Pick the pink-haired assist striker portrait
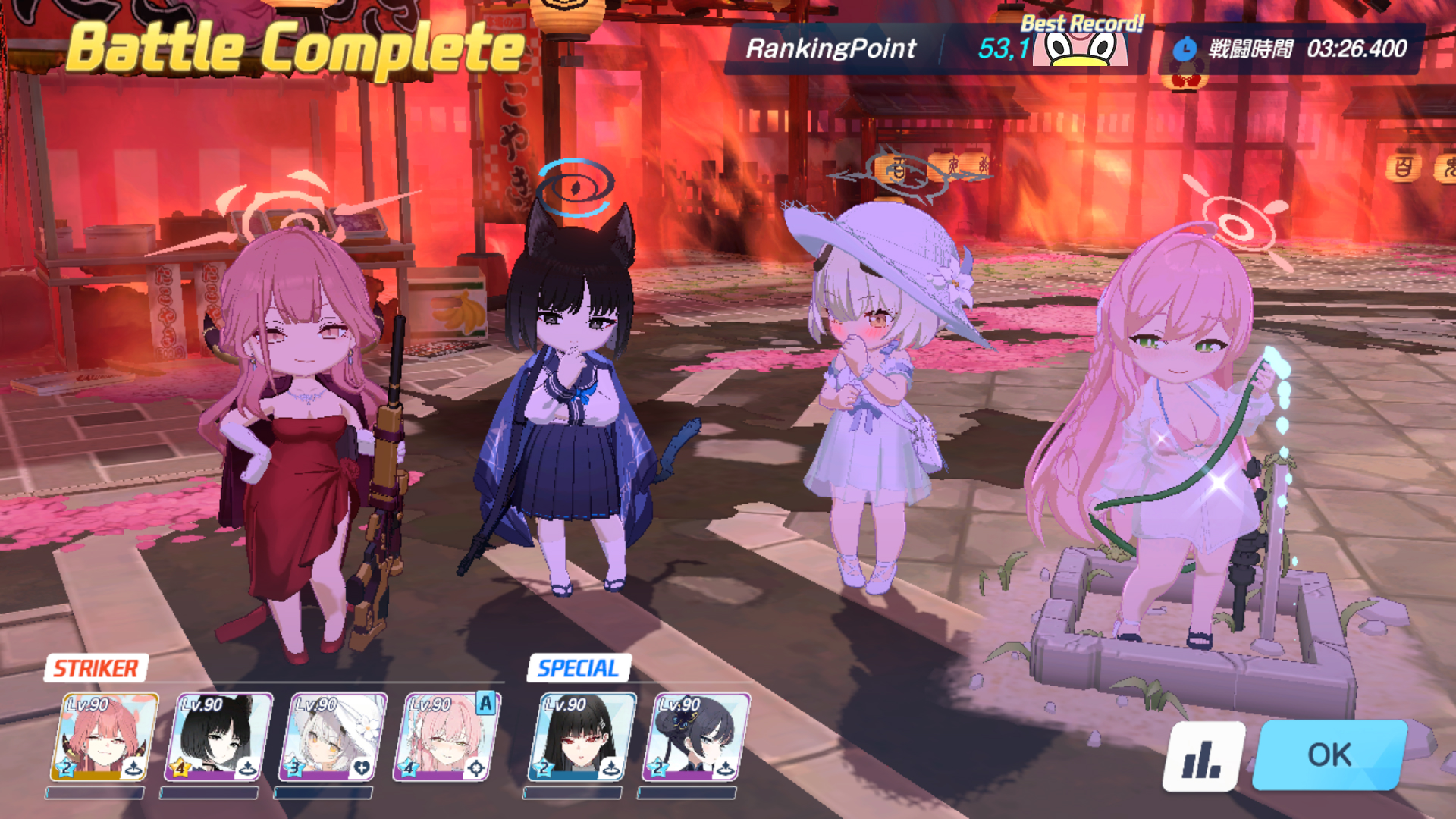The width and height of the screenshot is (1456, 819). [x=447, y=737]
